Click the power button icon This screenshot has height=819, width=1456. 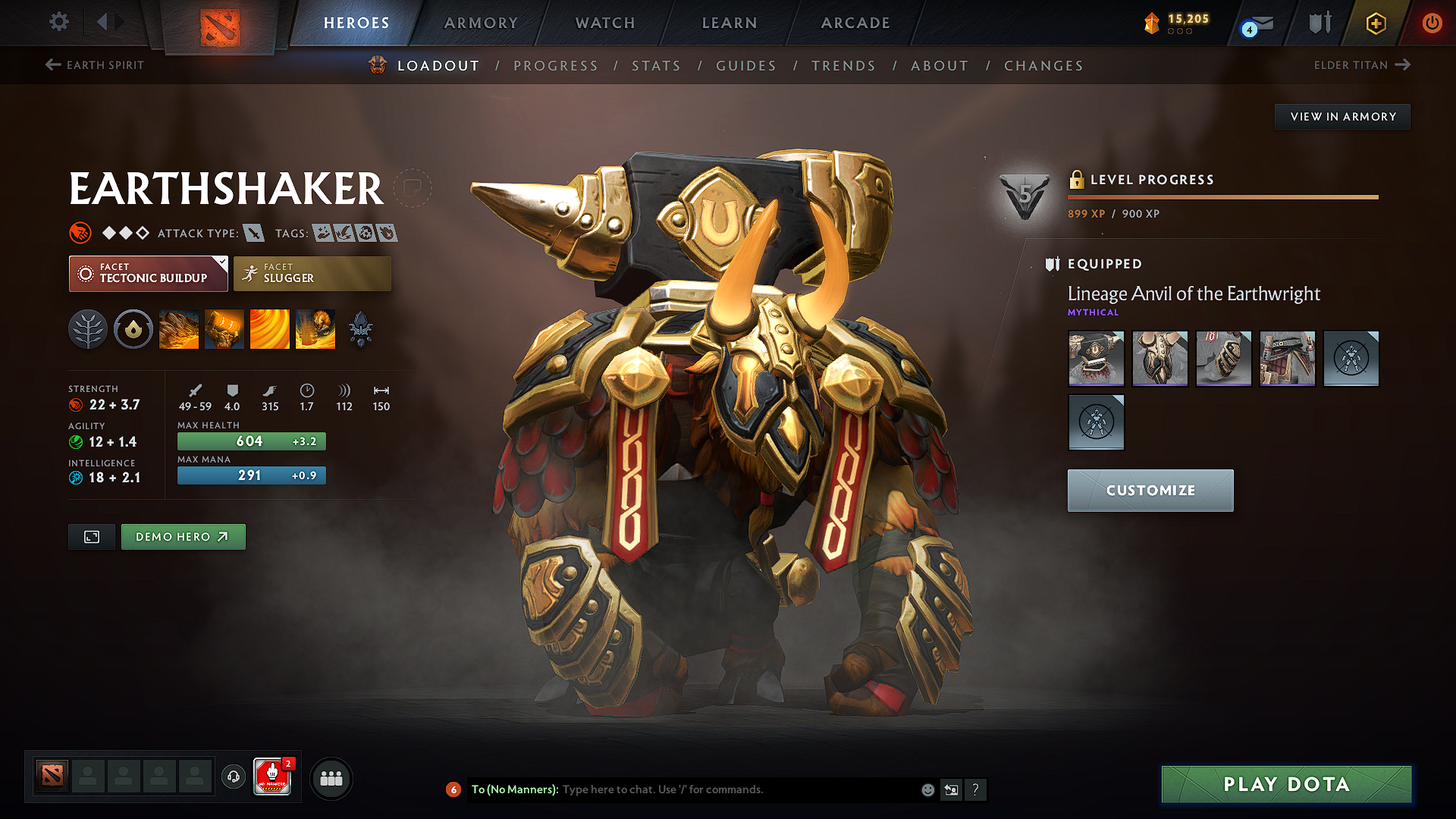[1432, 23]
